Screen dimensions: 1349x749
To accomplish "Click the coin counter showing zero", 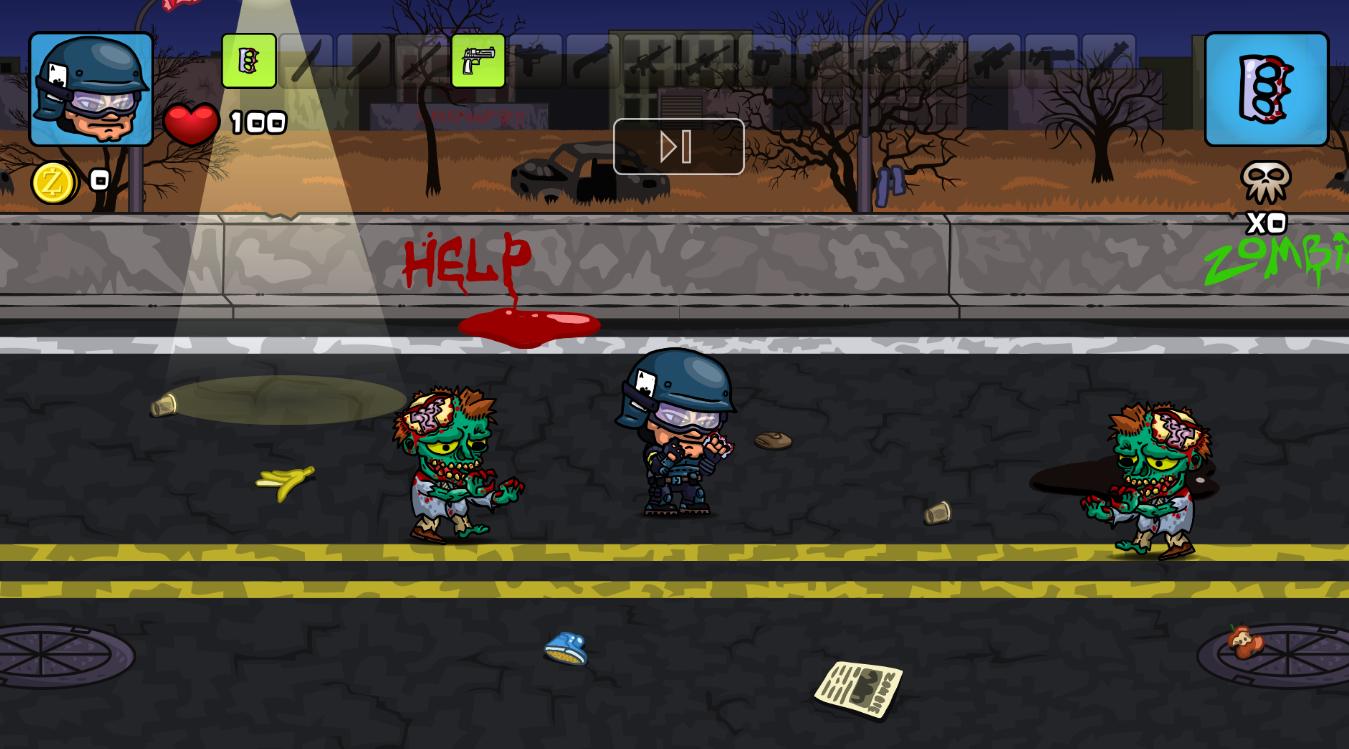I will (97, 181).
